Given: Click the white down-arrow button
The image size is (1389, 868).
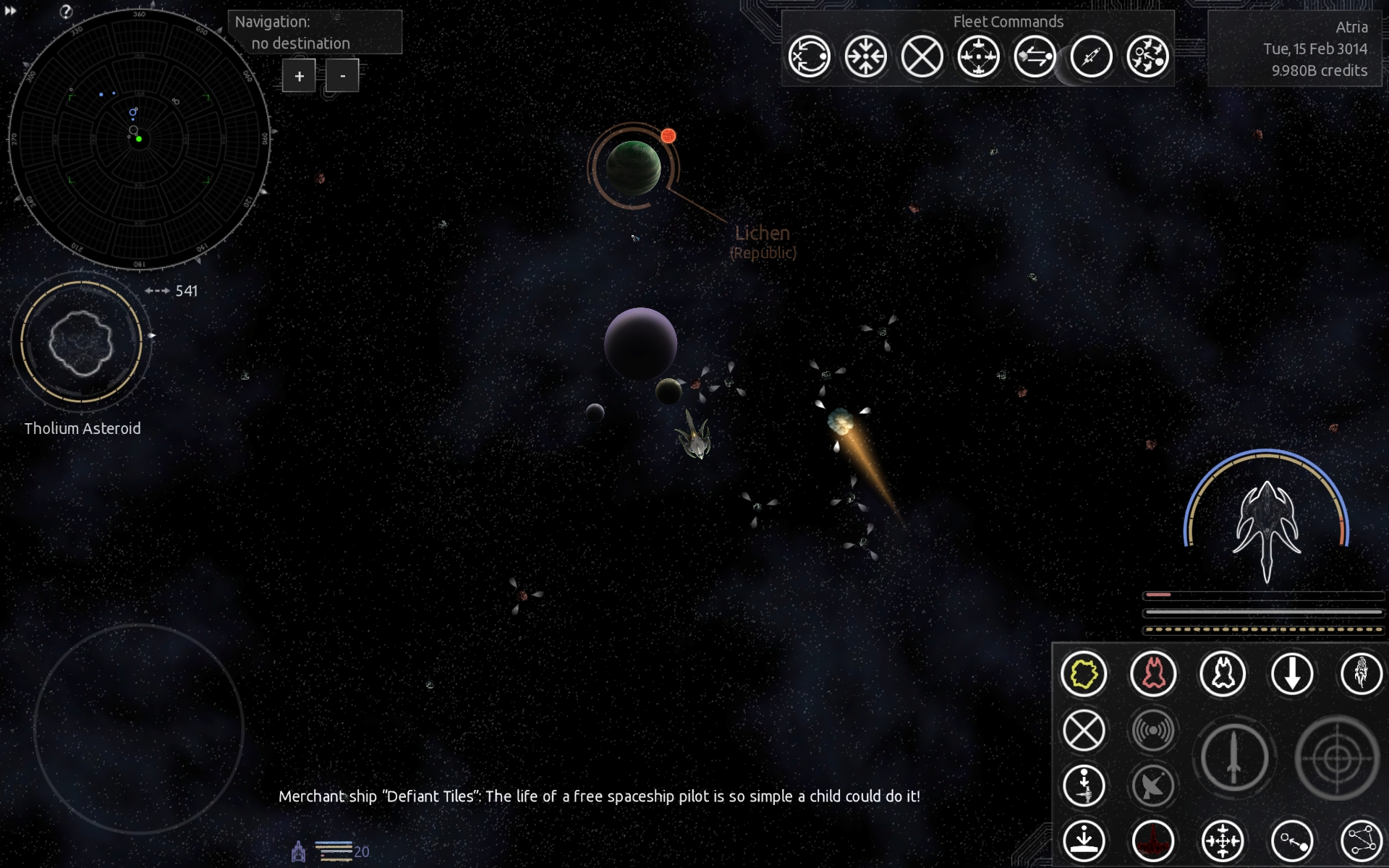Looking at the screenshot, I should [1292, 674].
